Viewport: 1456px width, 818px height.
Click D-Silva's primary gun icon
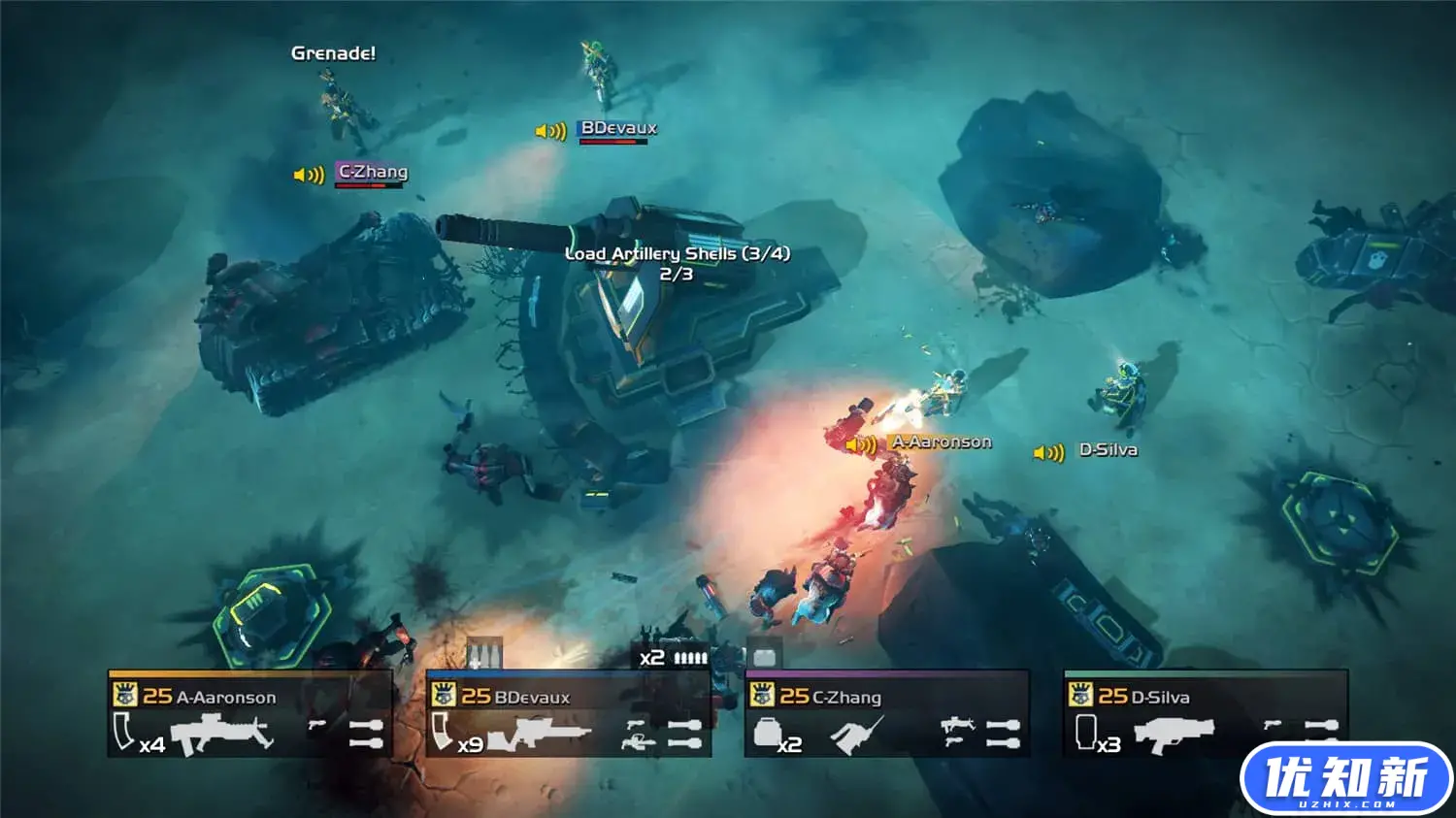[x=1175, y=734]
